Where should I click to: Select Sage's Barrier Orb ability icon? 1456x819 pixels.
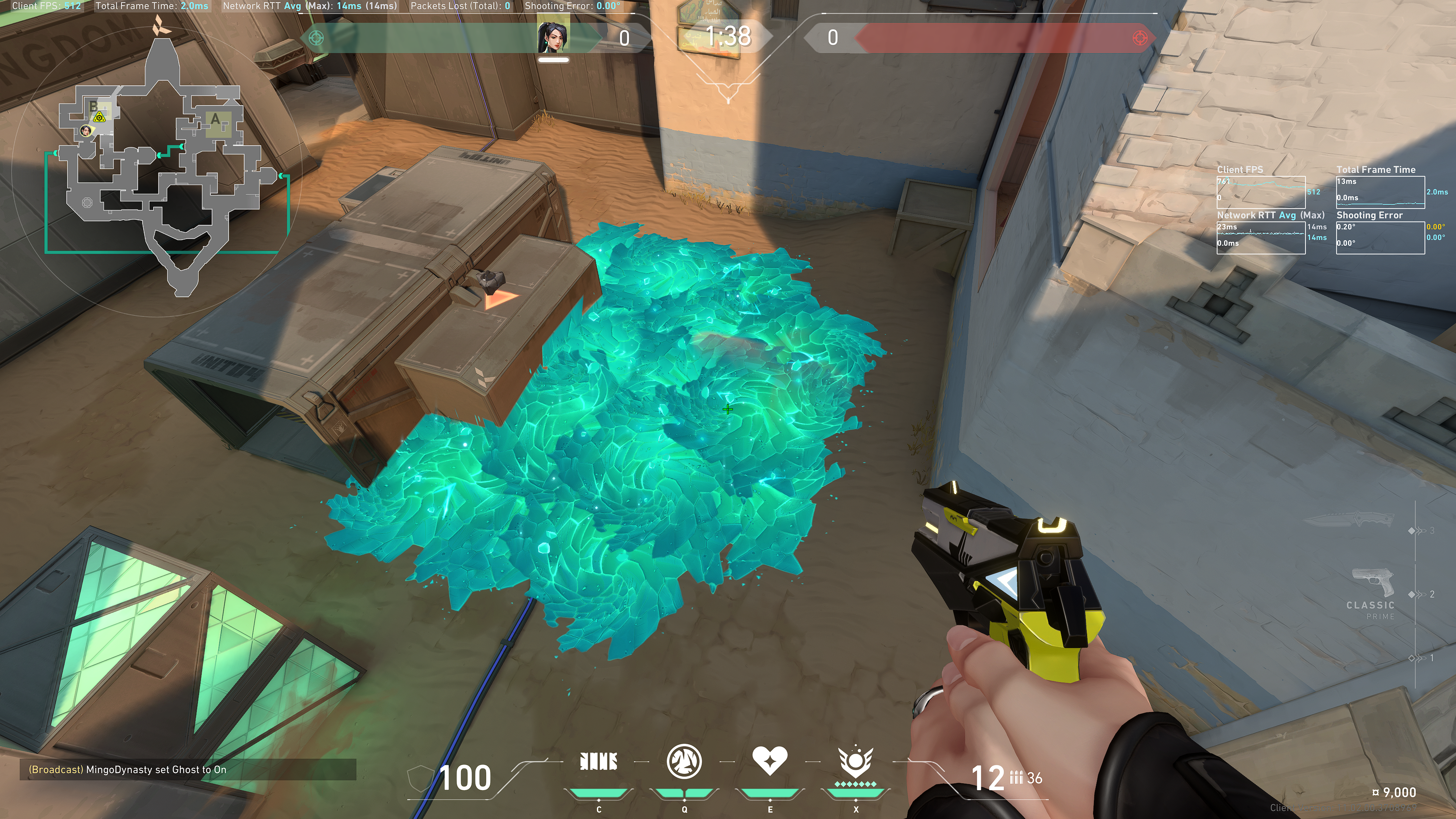[x=599, y=761]
